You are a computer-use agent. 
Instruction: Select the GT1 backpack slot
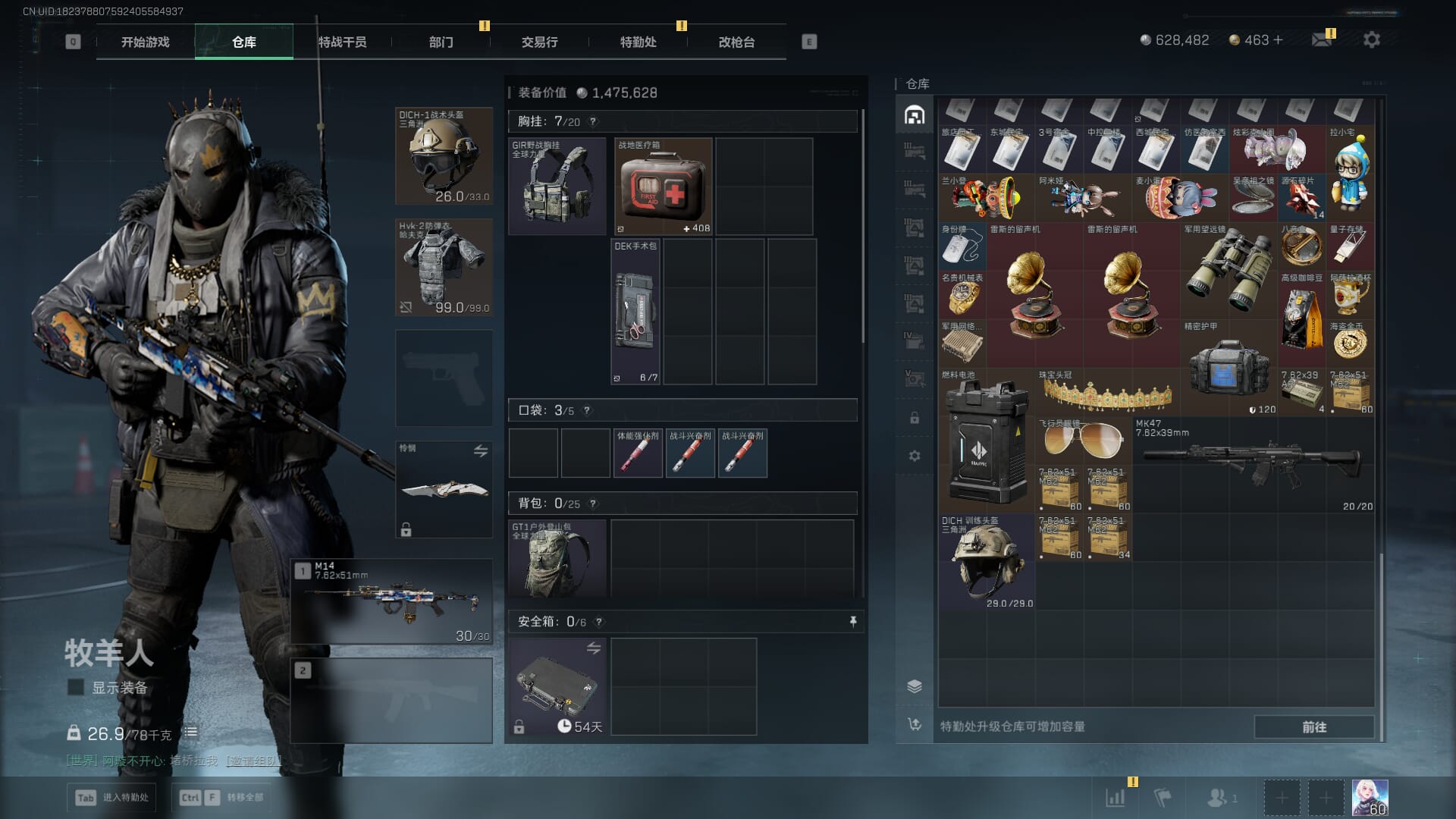(557, 558)
